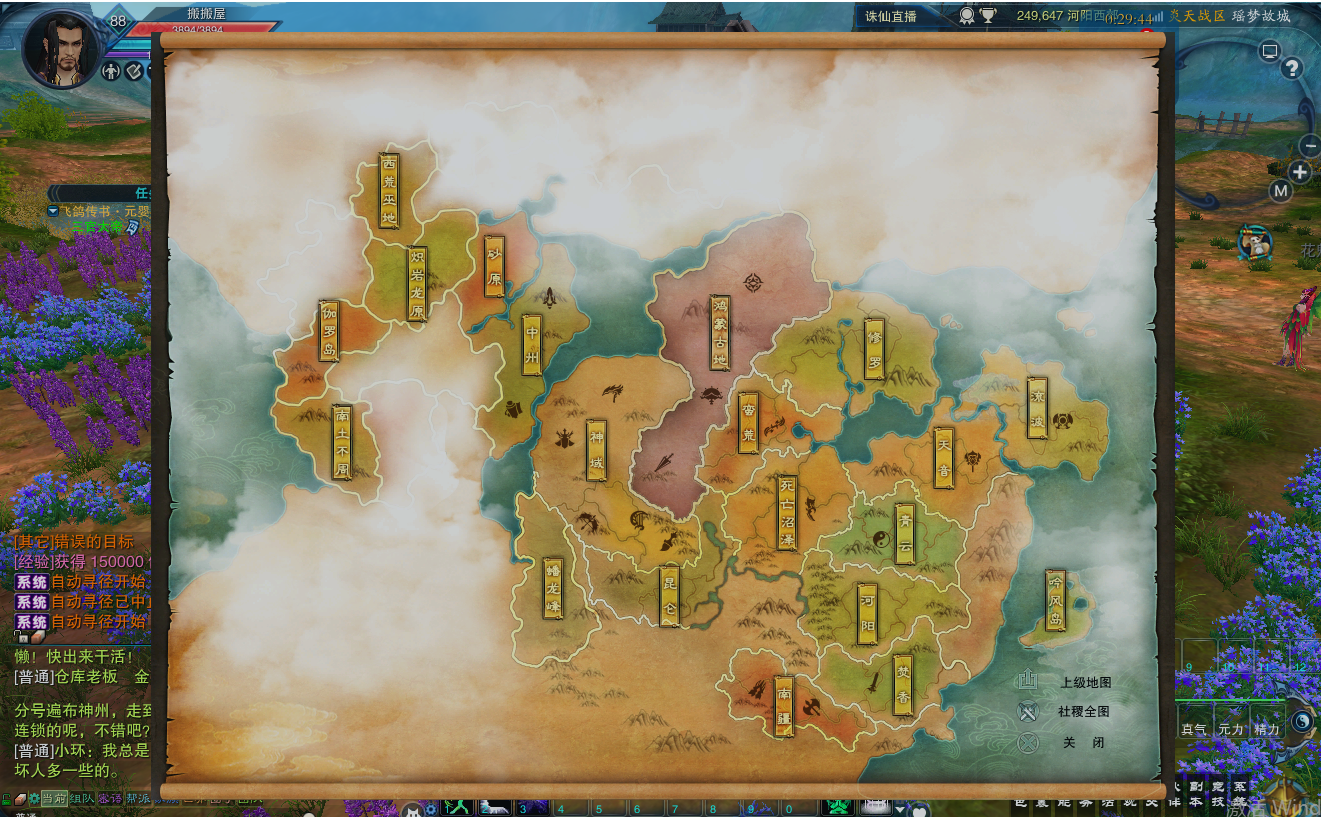This screenshot has height=817, width=1321.
Task: Click the quest note icon beside the portrait
Action: pyautogui.click(x=133, y=71)
